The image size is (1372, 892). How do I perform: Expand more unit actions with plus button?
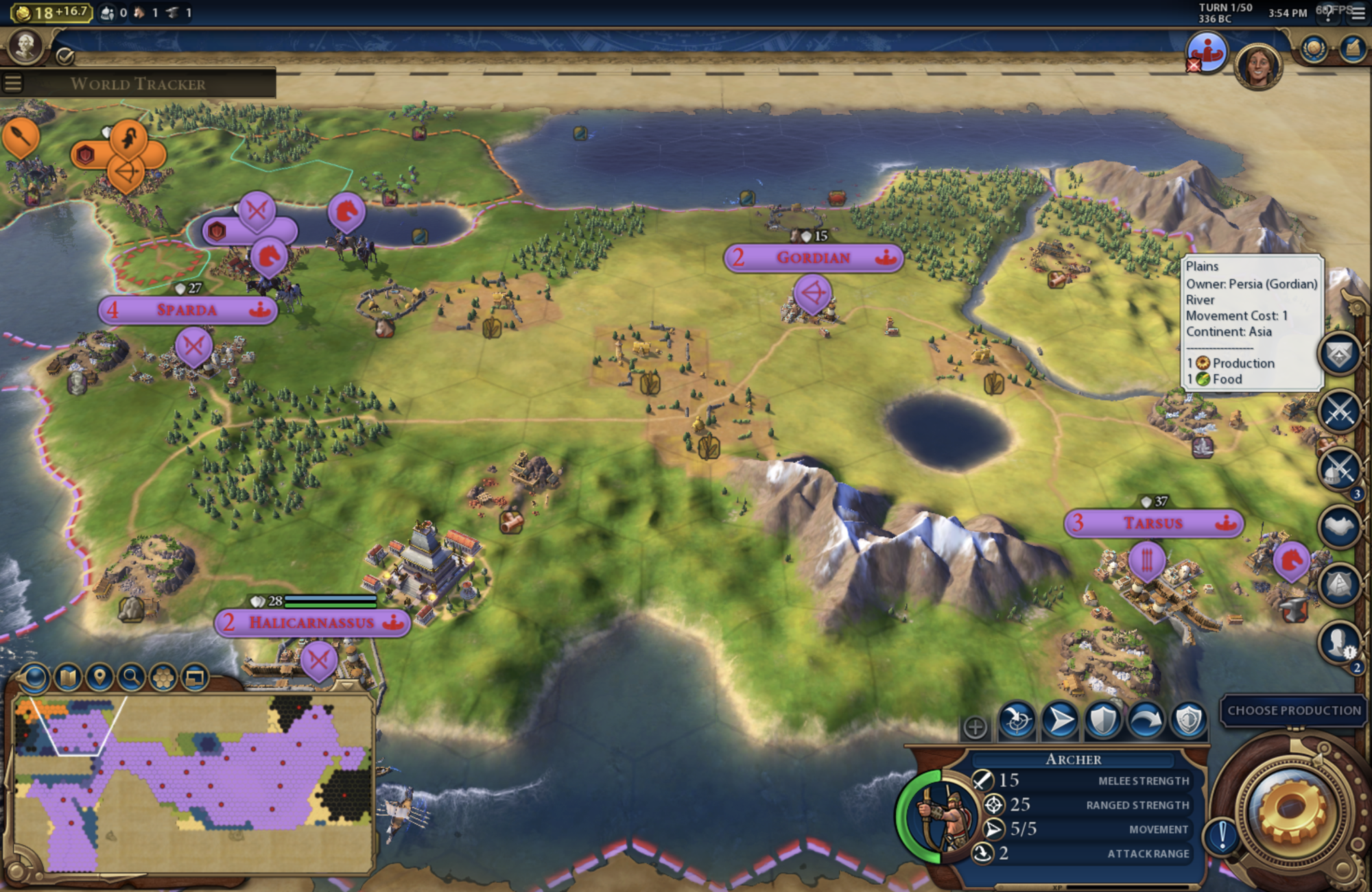975,727
